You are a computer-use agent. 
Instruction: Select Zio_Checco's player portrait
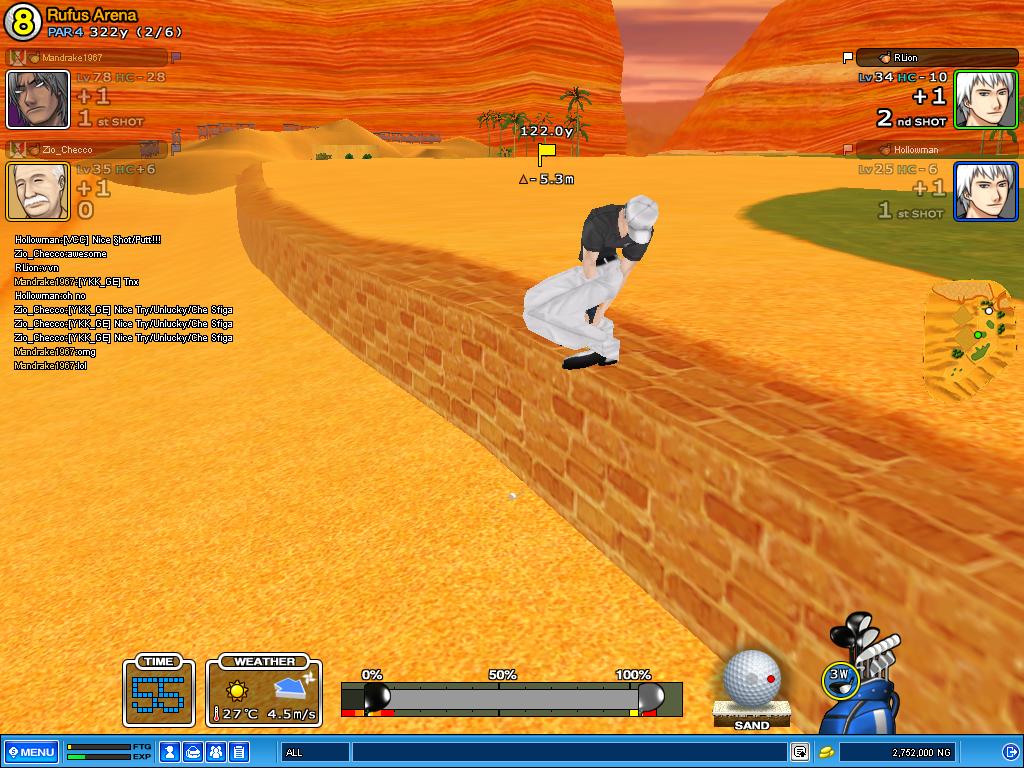tap(38, 191)
